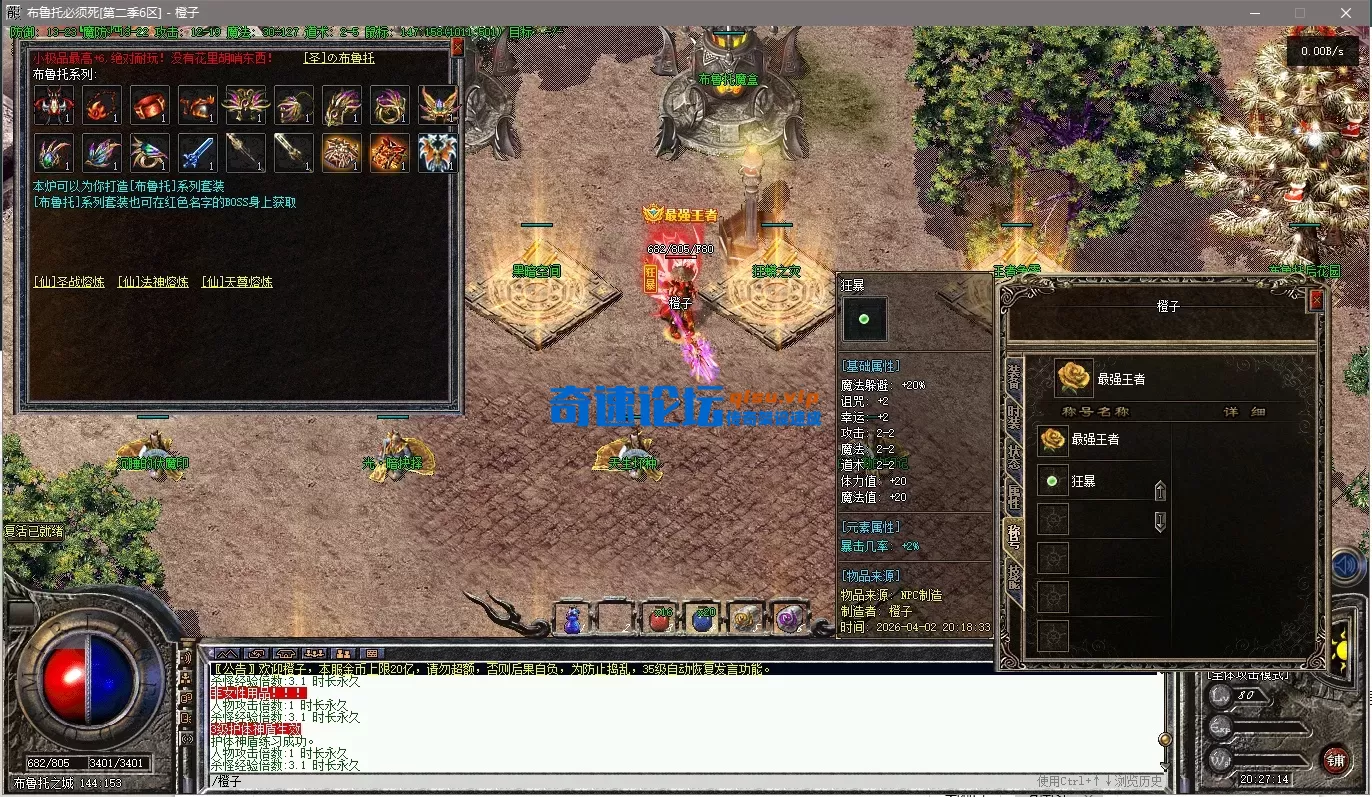Click the [圣]の布鲁托 link at the top
Image resolution: width=1372 pixels, height=797 pixels.
(340, 58)
